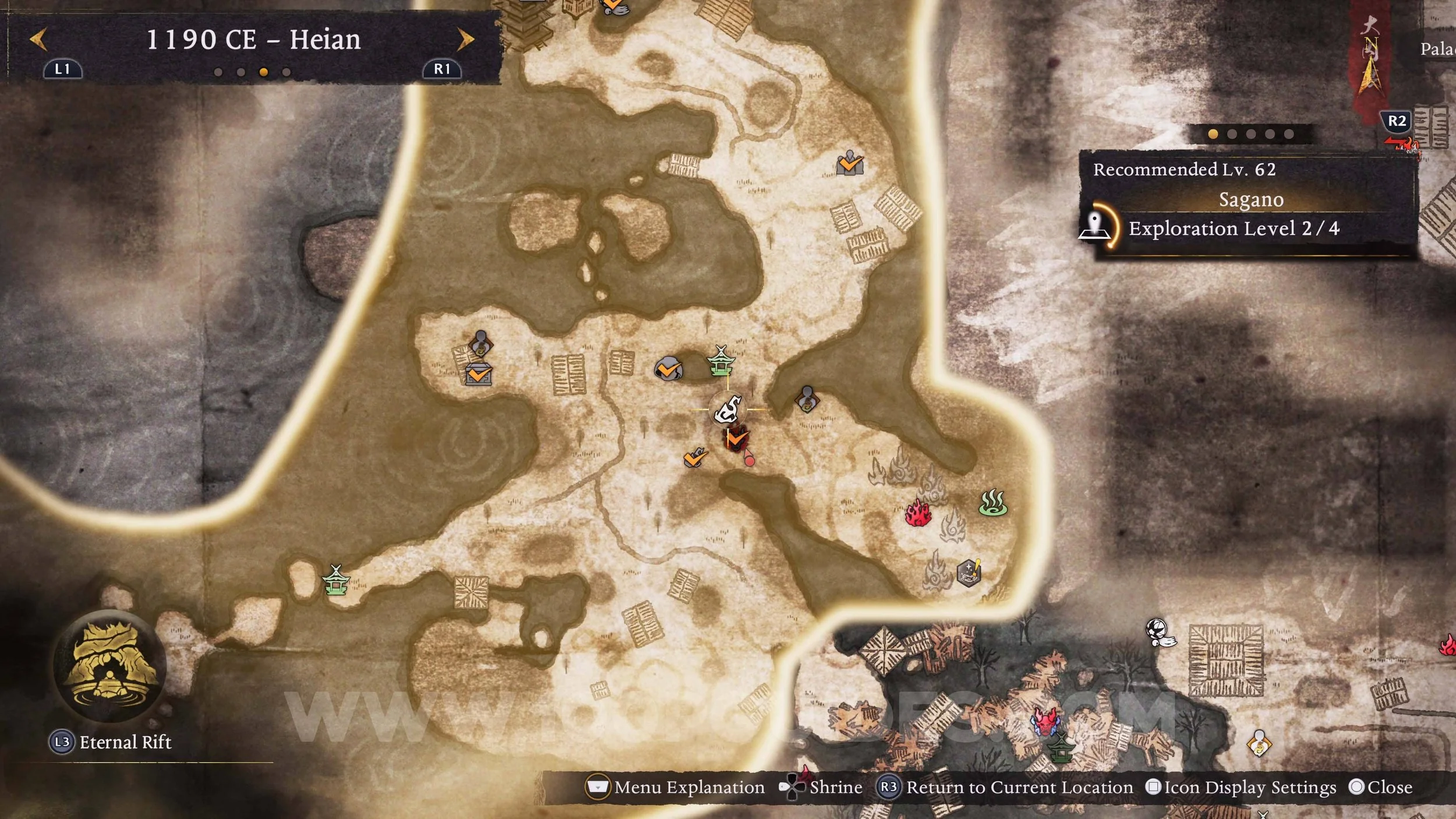Screen dimensions: 1456x819
Task: Select the green hot spring marker
Action: point(993,503)
